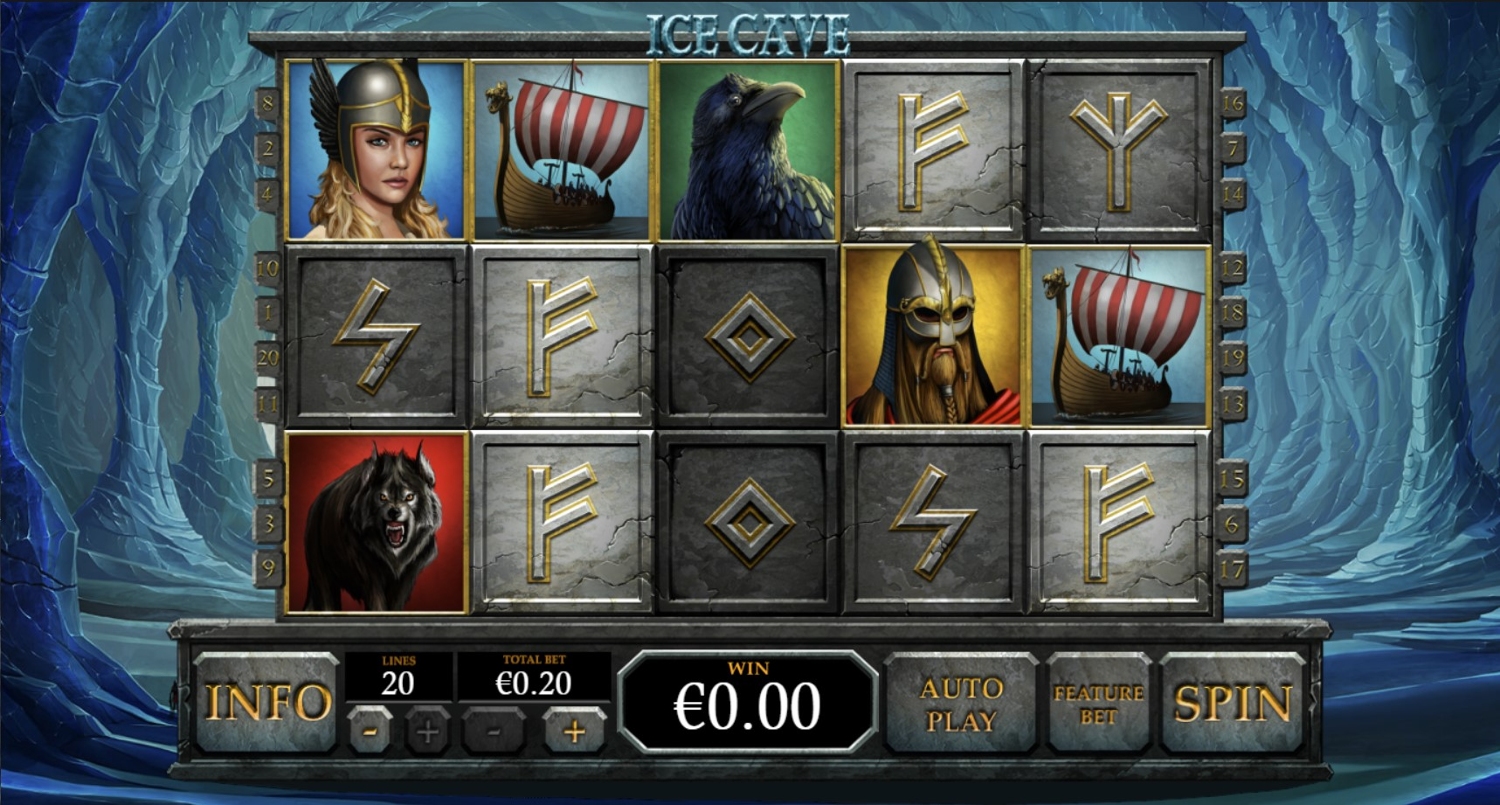1500x805 pixels.
Task: Raise the total bet amount
Action: 574,730
